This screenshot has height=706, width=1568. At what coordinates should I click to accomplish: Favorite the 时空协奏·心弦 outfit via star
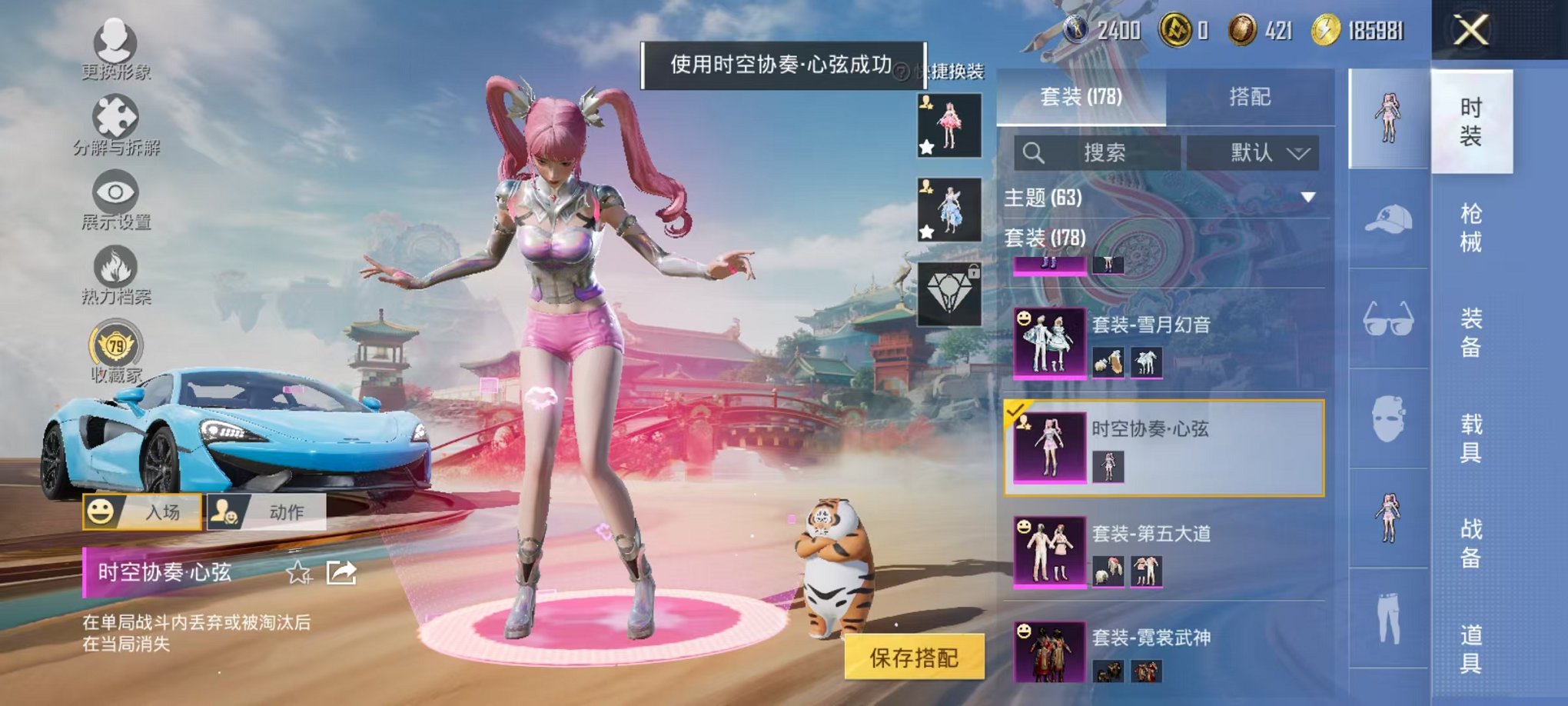[299, 572]
